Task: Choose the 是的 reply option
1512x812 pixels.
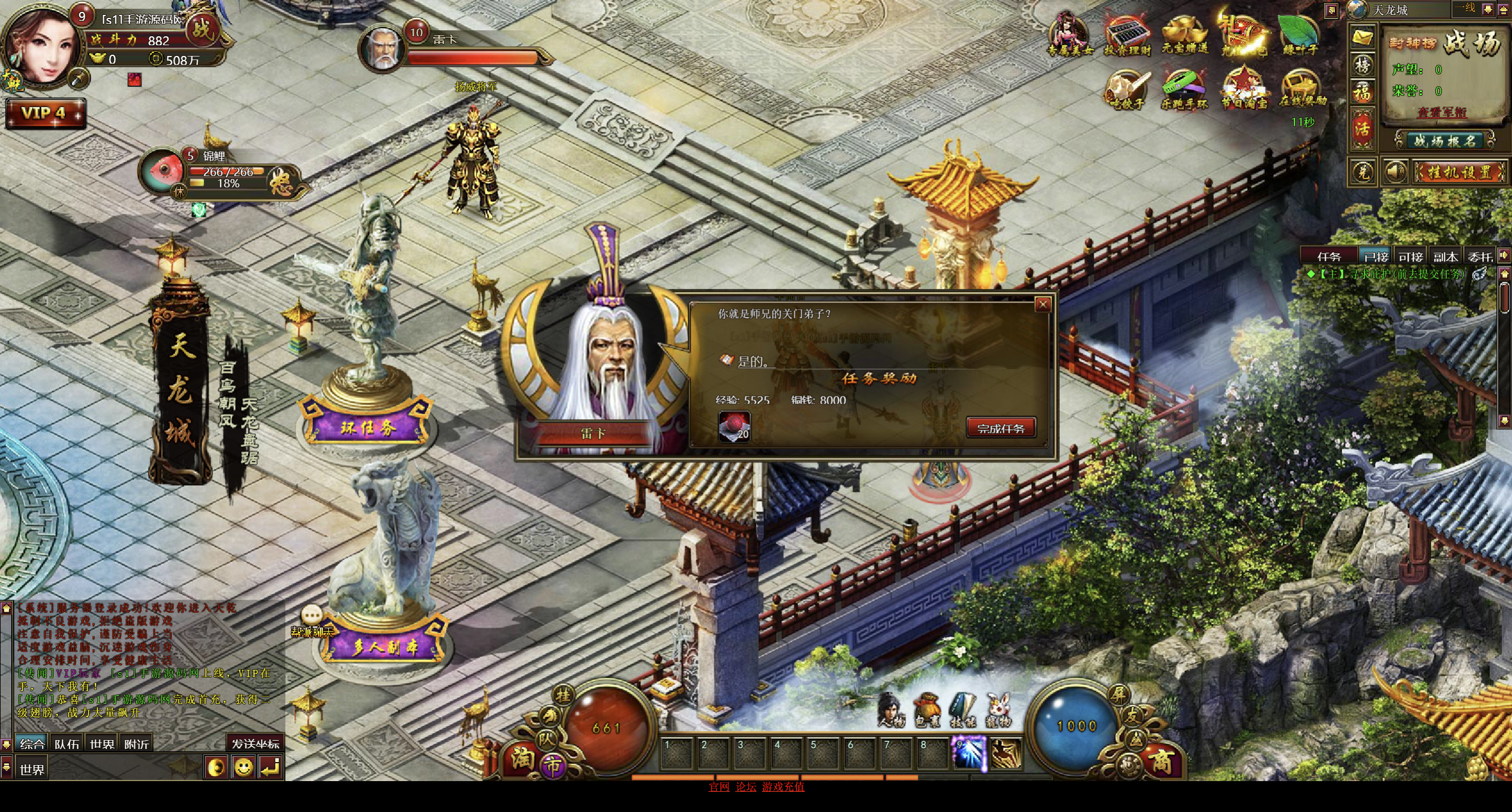Action: tap(752, 361)
